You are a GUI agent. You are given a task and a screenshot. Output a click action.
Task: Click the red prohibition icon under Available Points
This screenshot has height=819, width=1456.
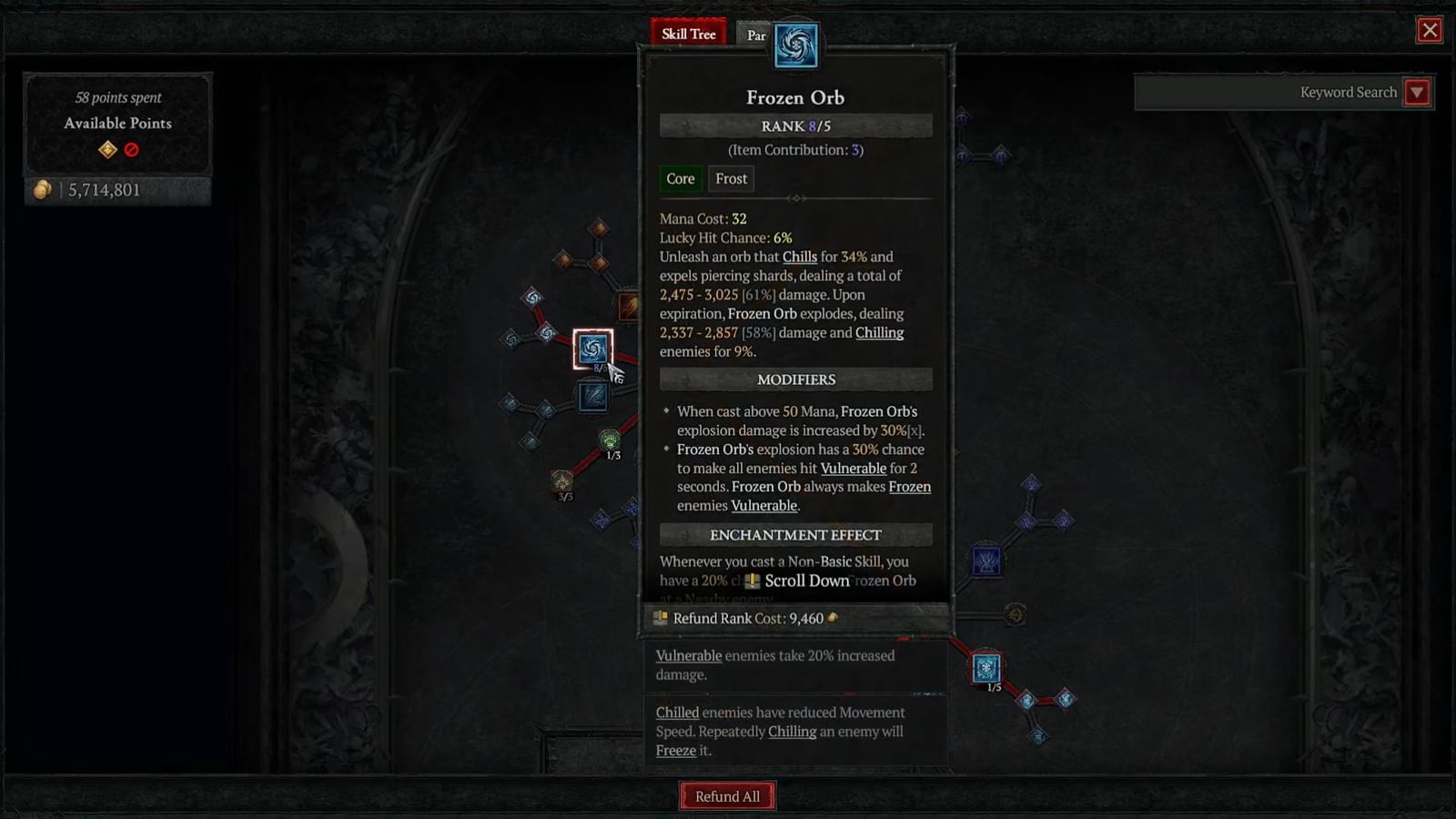[x=133, y=150]
